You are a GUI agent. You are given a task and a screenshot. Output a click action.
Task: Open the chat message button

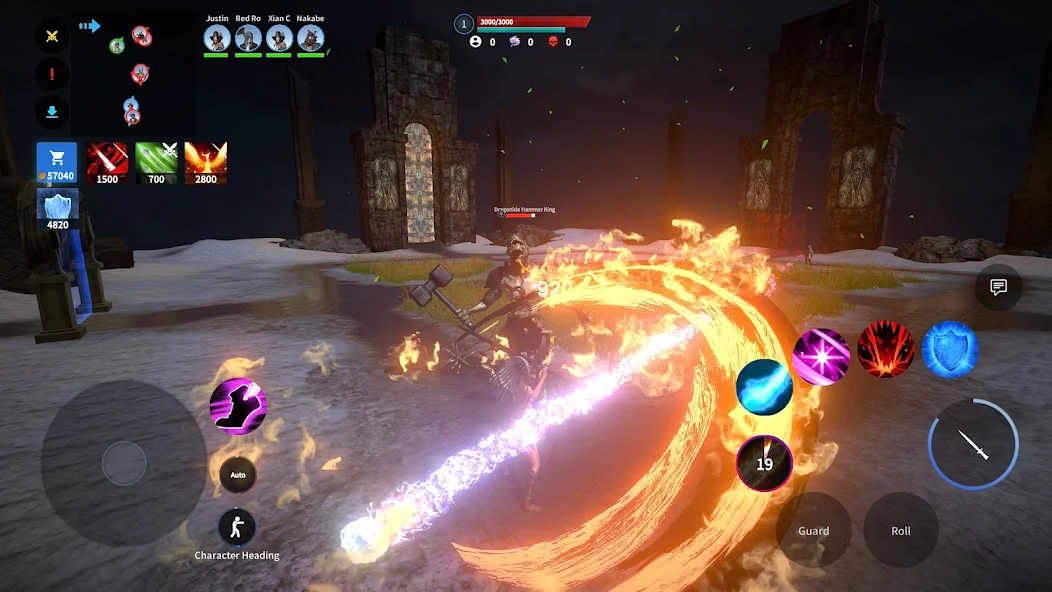[x=998, y=288]
